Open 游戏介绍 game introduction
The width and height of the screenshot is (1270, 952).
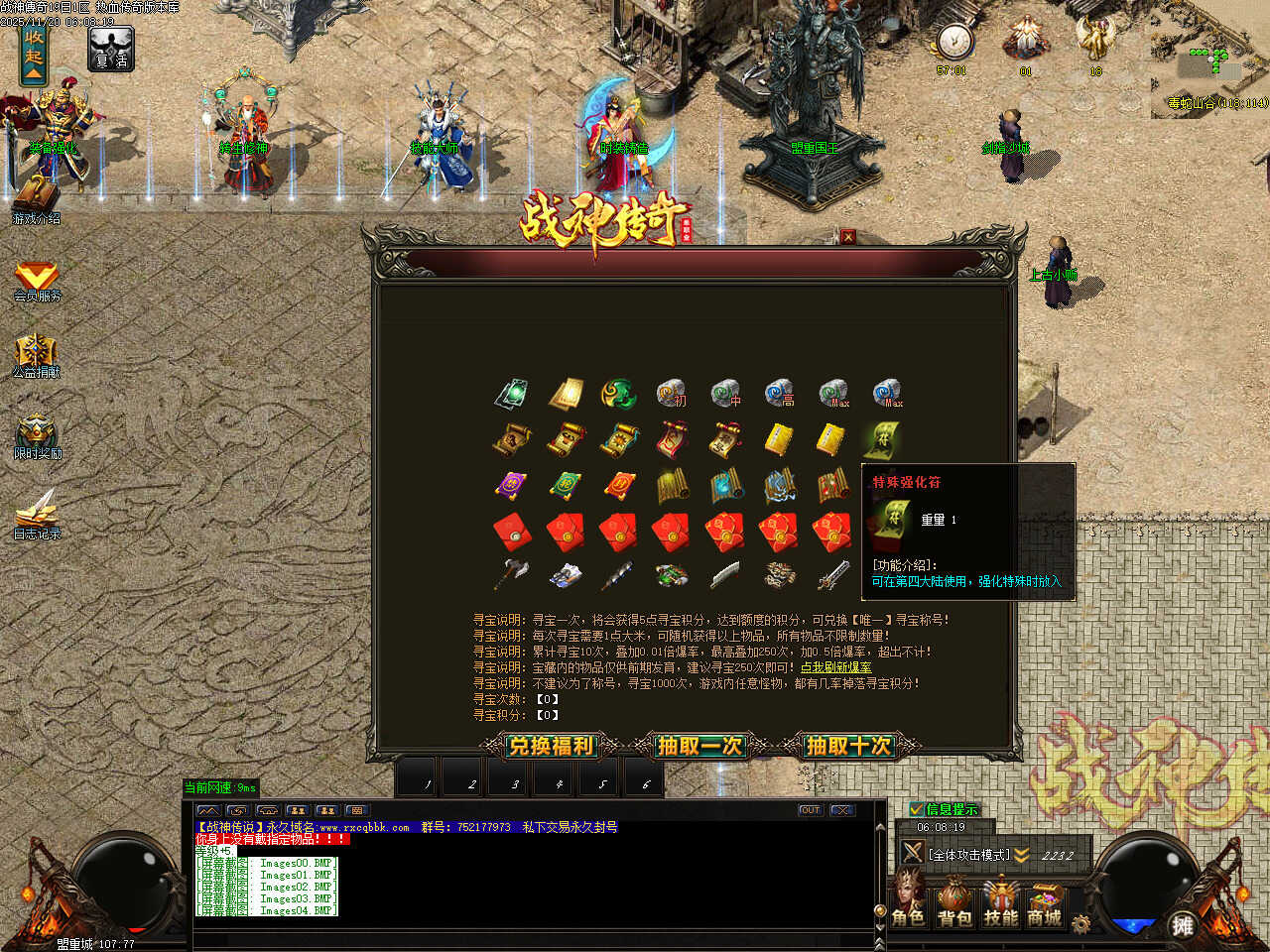36,198
